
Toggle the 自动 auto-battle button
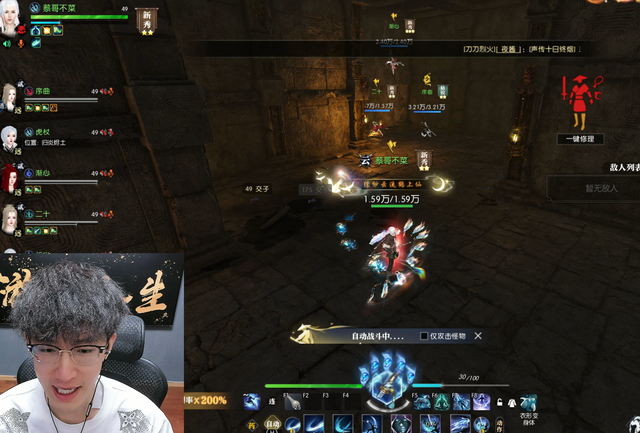[x=269, y=424]
